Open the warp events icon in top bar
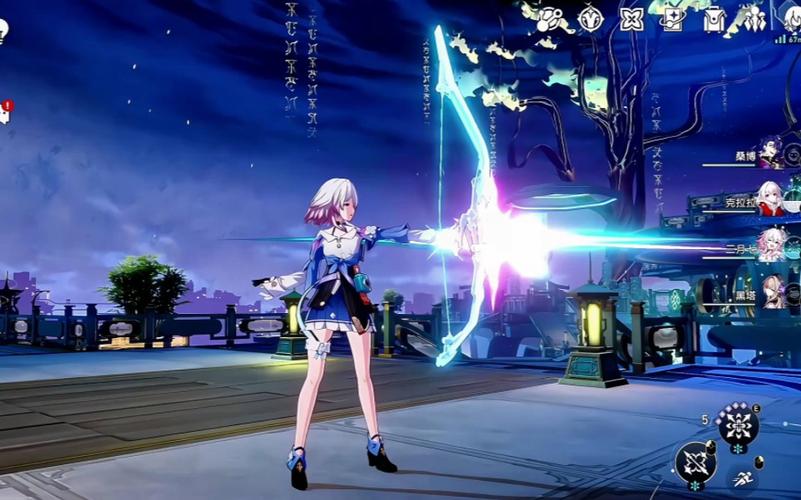 pyautogui.click(x=550, y=18)
